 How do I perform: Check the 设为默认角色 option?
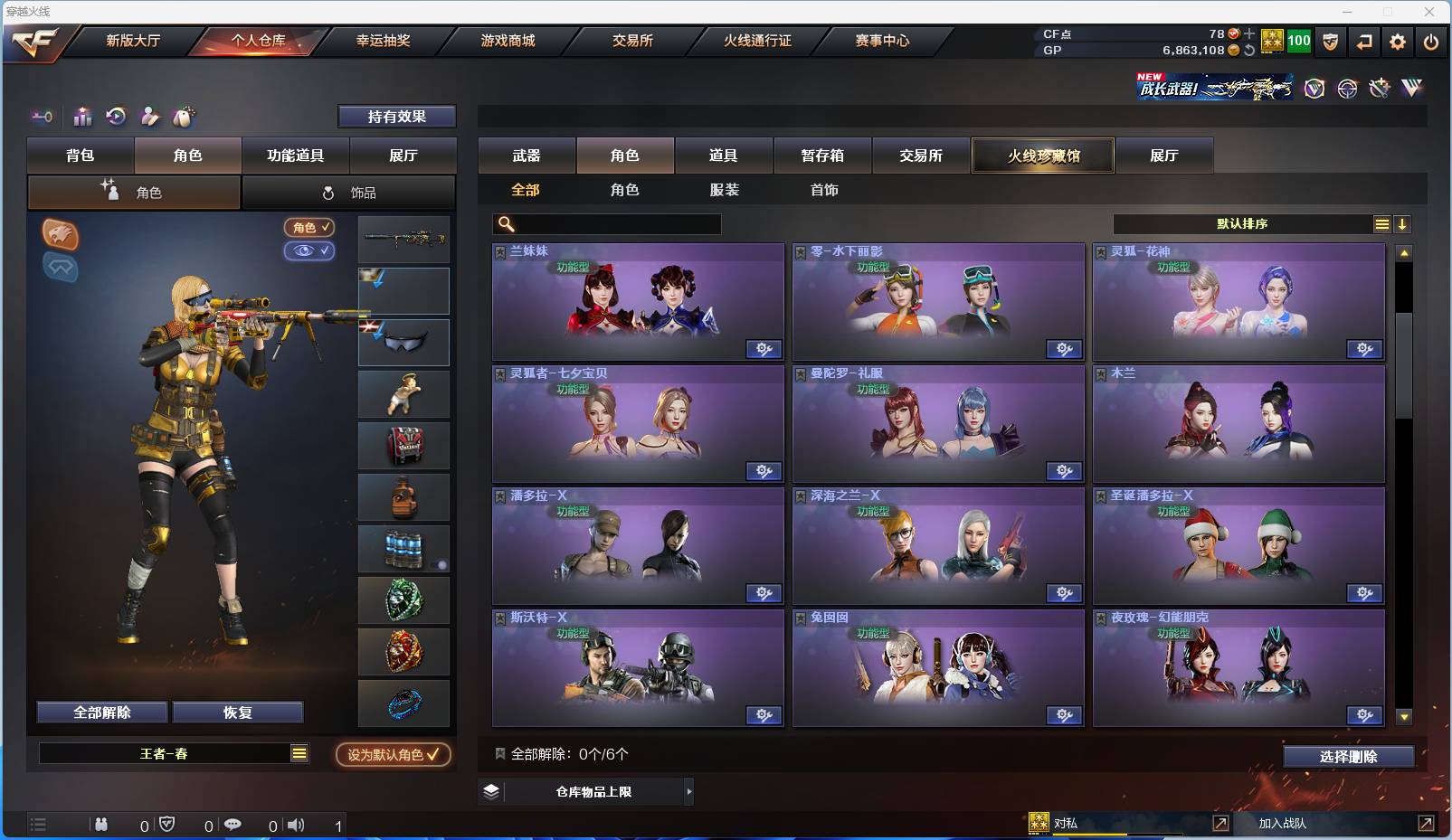point(393,755)
